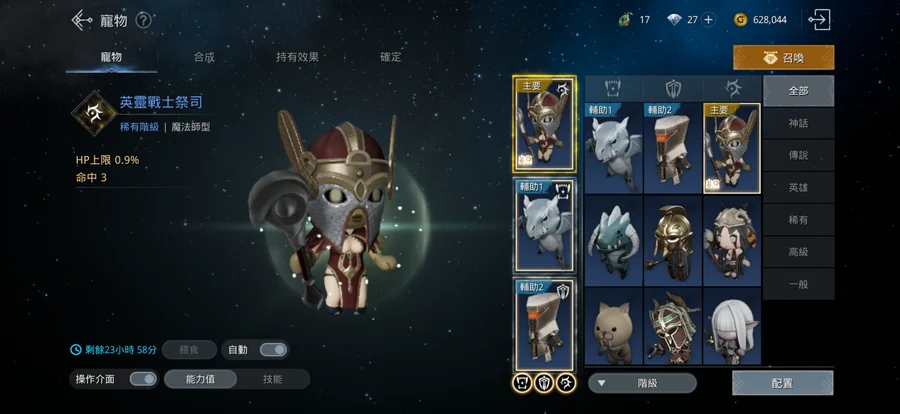Choose the 一般 grade filter

pyautogui.click(x=797, y=284)
